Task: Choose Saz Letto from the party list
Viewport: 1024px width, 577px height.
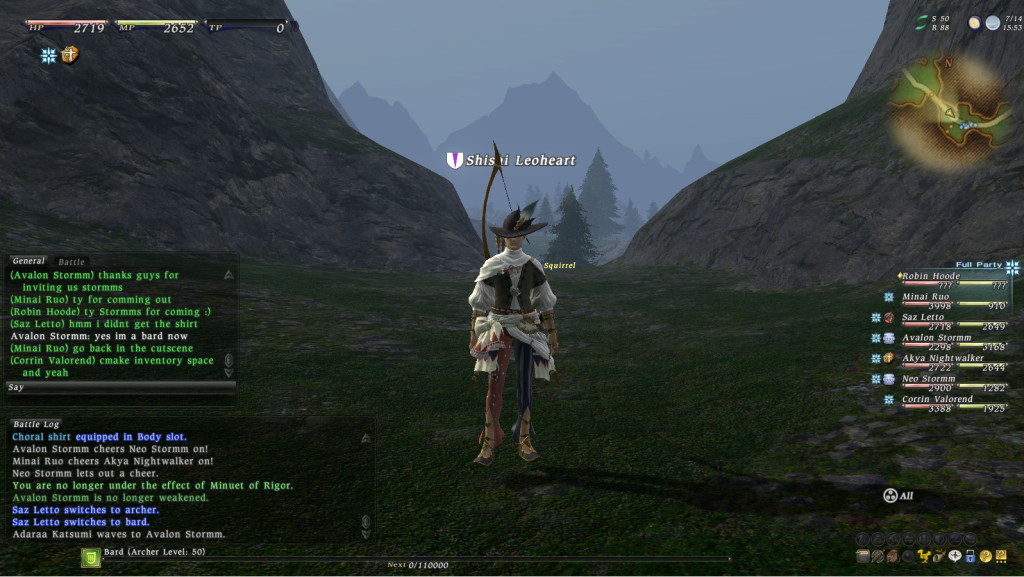Action: [923, 317]
